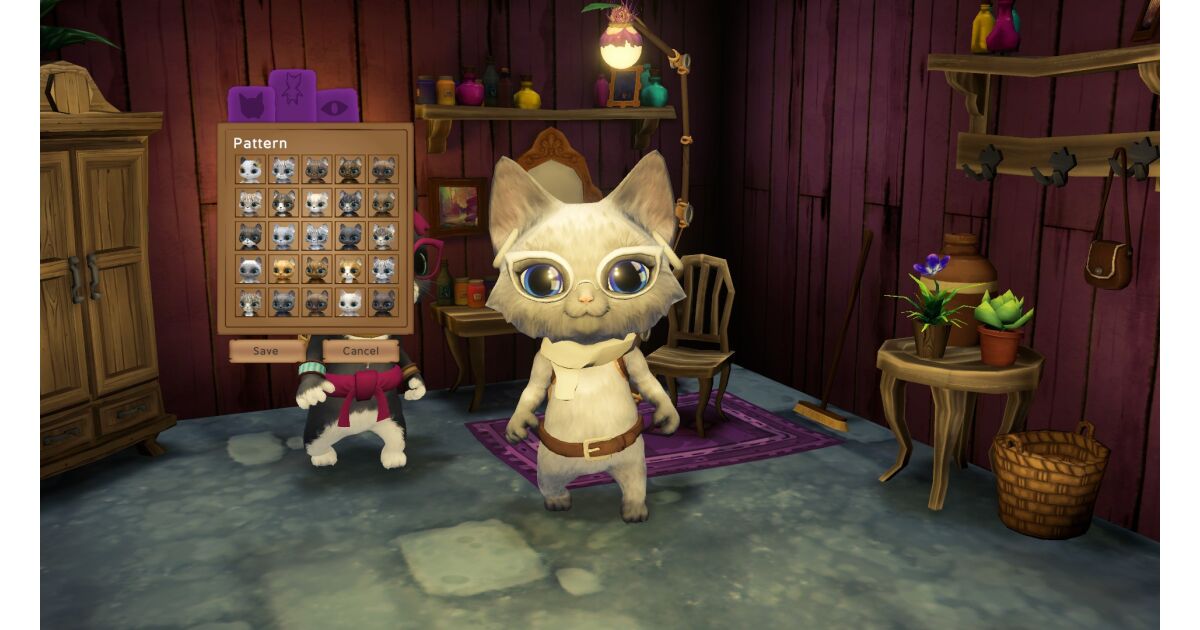Choose the solid orange cat pattern
The image size is (1200, 630).
click(x=283, y=269)
